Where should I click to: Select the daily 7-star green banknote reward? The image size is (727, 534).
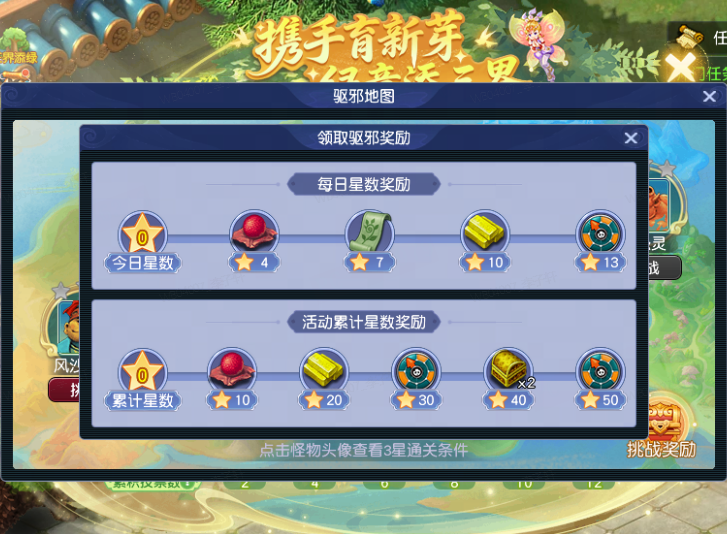pyautogui.click(x=370, y=234)
